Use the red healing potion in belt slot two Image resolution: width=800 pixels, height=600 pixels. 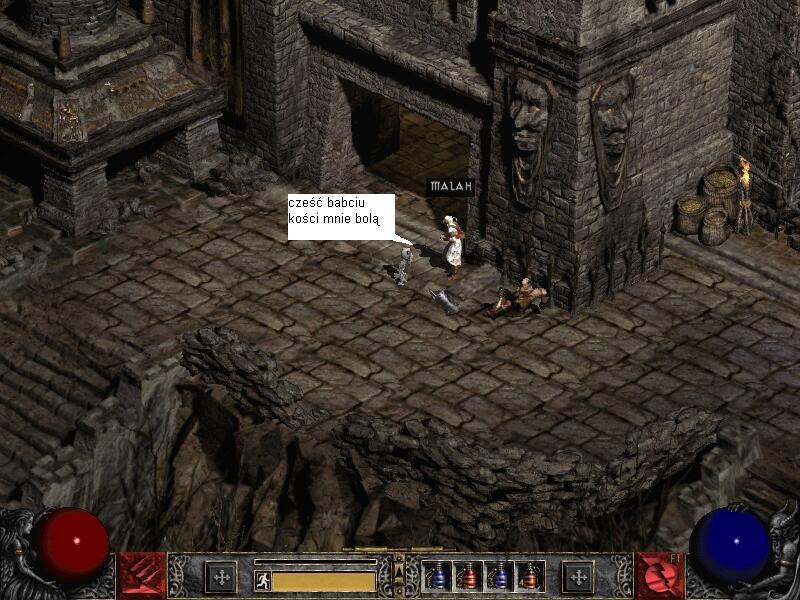point(467,576)
